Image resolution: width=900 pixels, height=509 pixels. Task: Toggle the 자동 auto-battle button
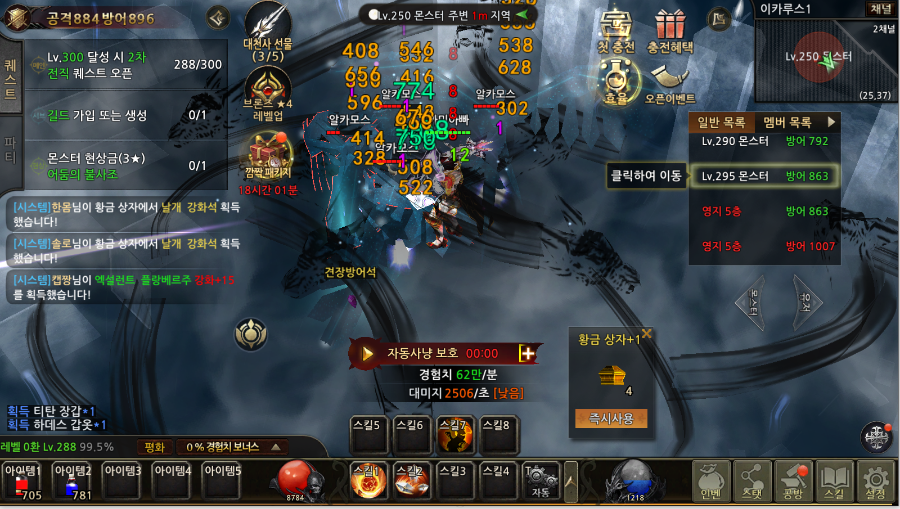click(541, 479)
